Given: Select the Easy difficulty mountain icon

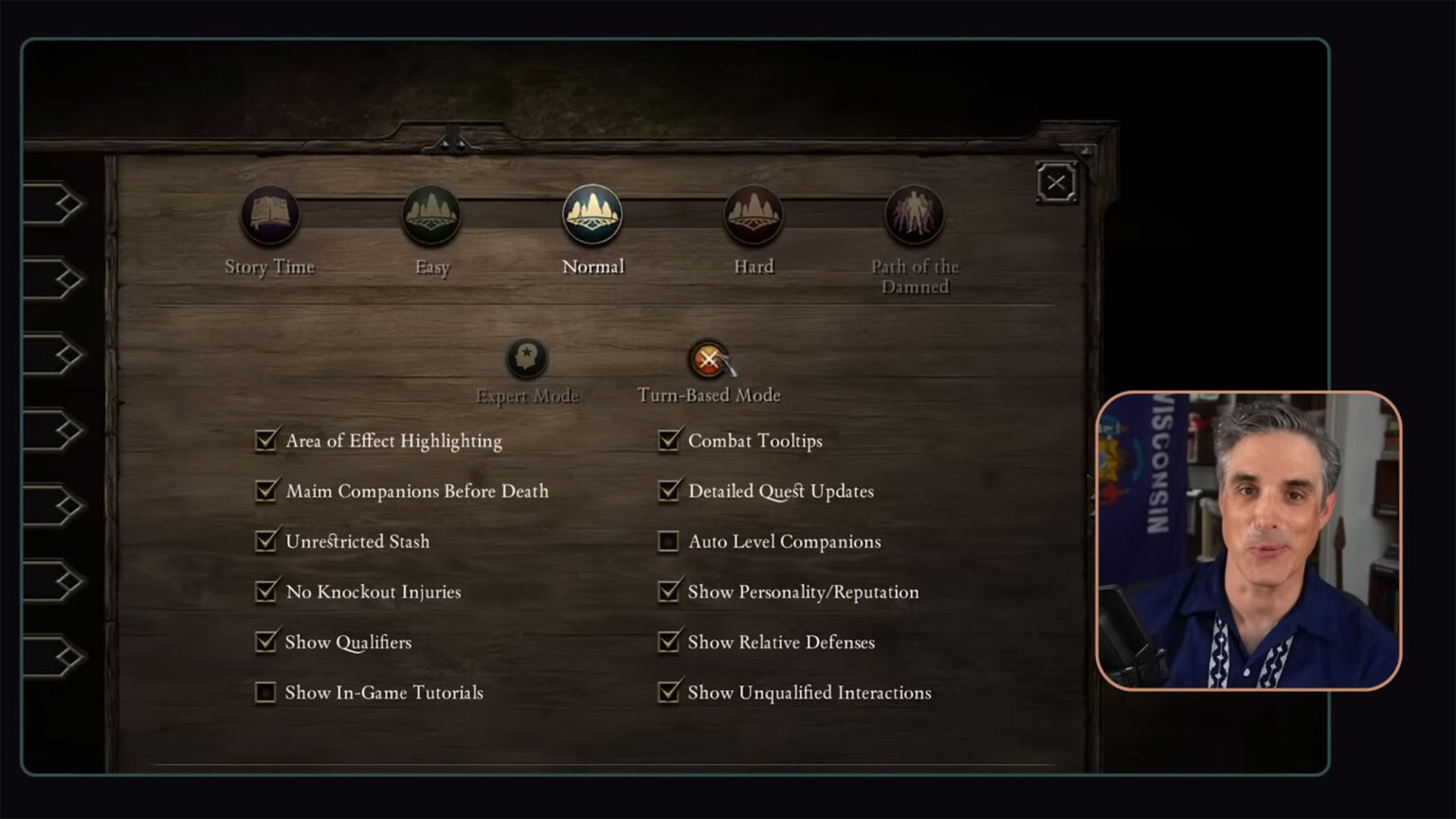Looking at the screenshot, I should tap(431, 216).
